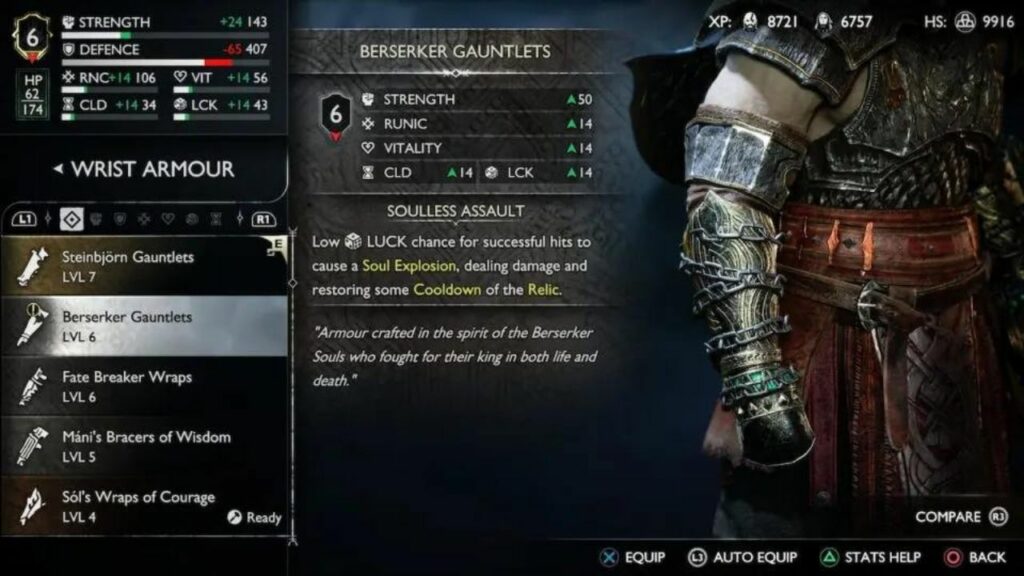Filter list by the vitality heart tab
The height and width of the screenshot is (576, 1024).
[x=168, y=218]
